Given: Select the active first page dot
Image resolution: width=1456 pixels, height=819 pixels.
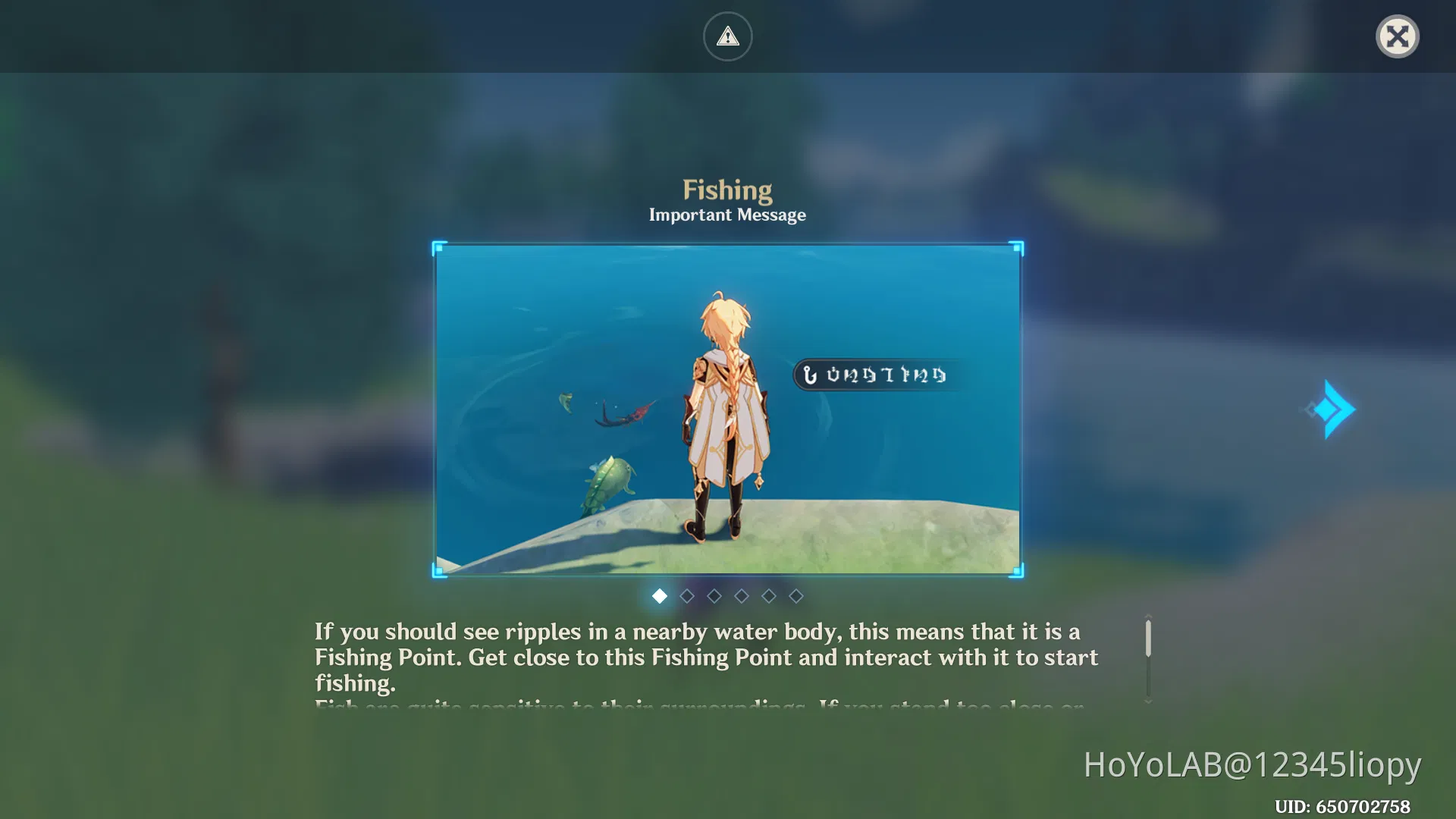Looking at the screenshot, I should [660, 596].
